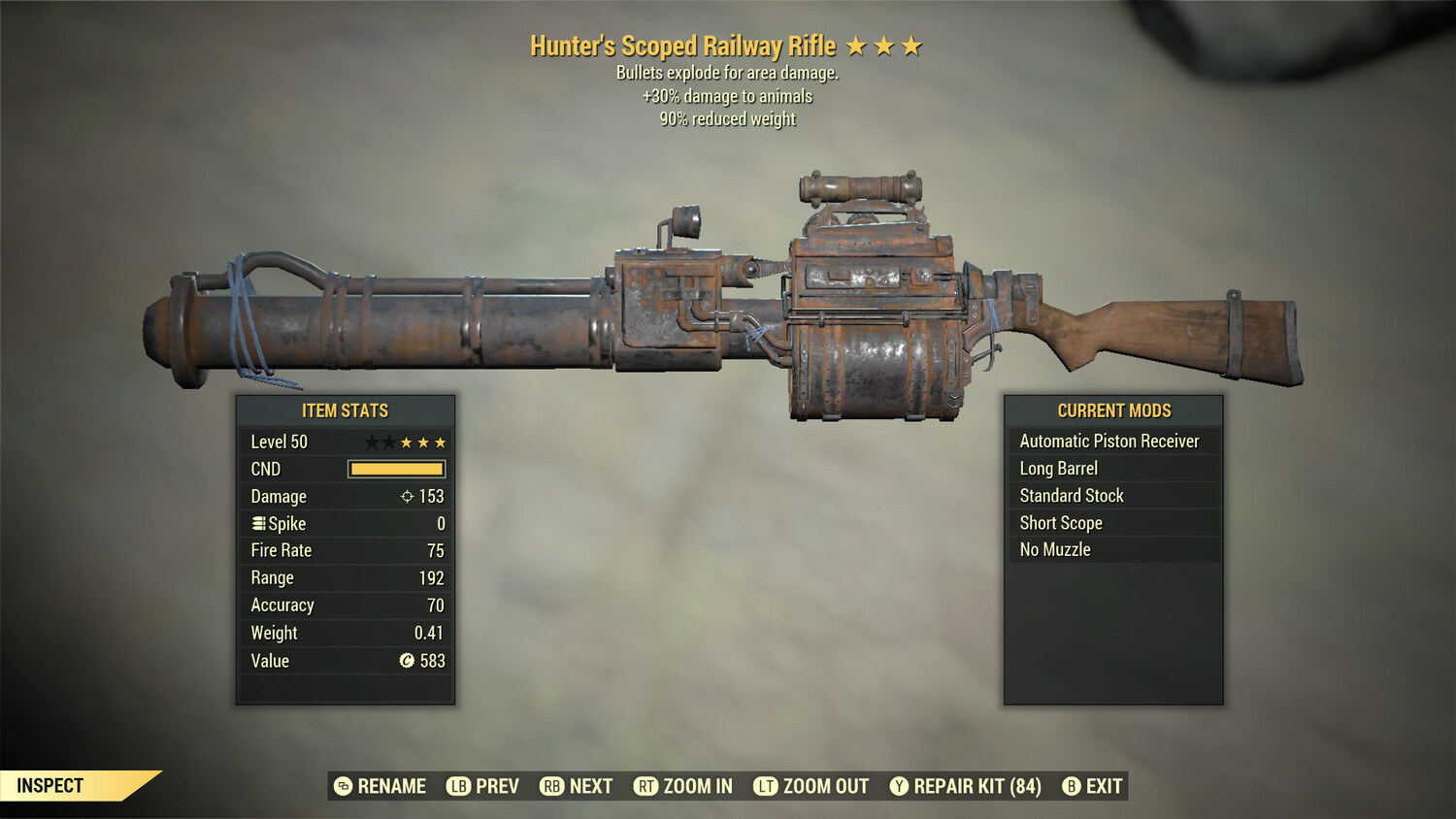Screen dimensions: 1456x819
Task: Click the Spike ammo icon in Item Stats
Action: pos(257,523)
